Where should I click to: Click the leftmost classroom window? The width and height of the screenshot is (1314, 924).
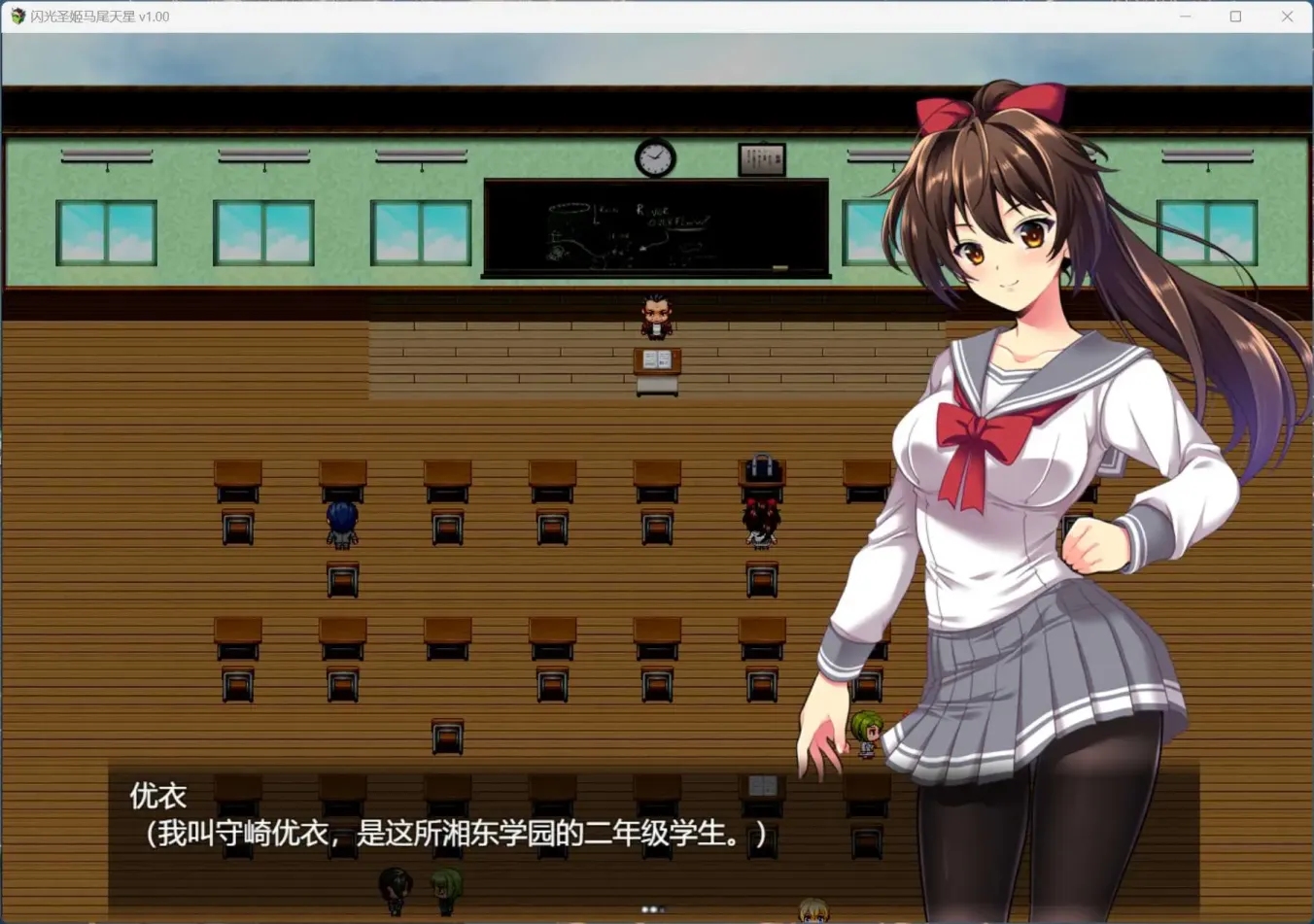pos(107,233)
